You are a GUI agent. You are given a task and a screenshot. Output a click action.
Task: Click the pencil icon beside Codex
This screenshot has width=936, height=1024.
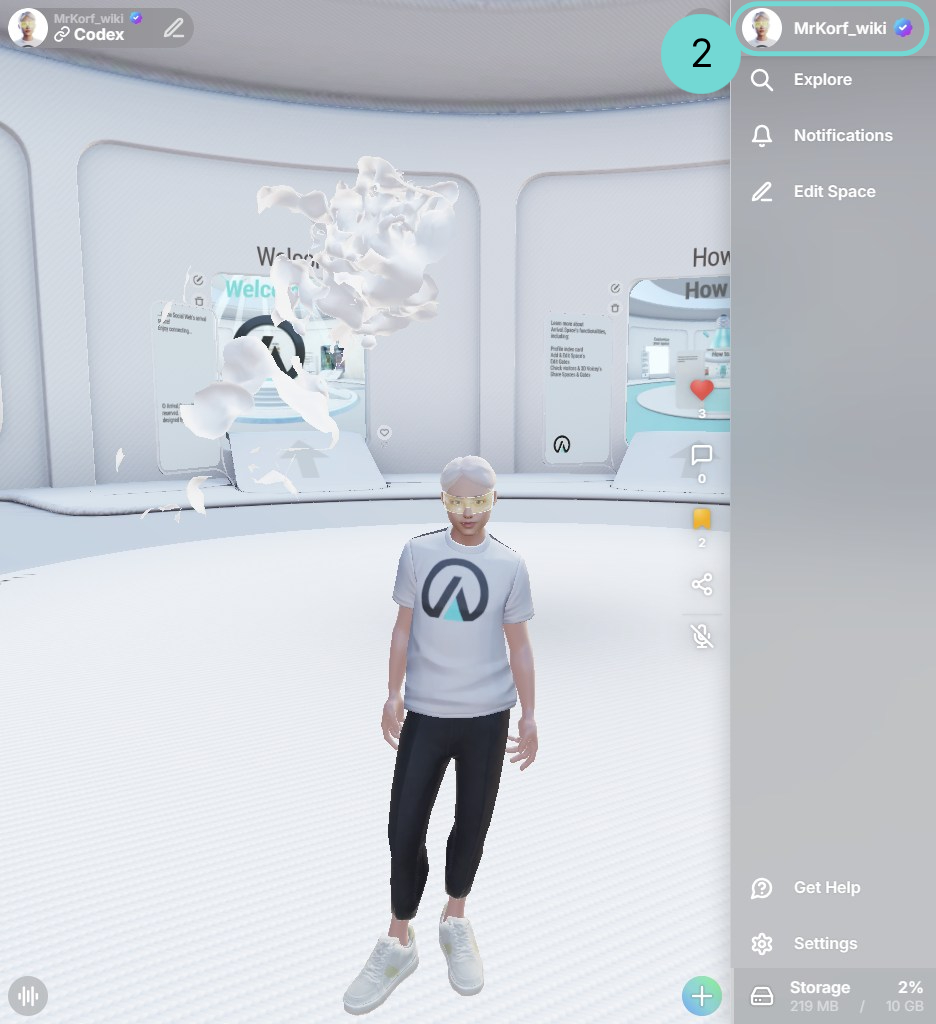tap(174, 28)
